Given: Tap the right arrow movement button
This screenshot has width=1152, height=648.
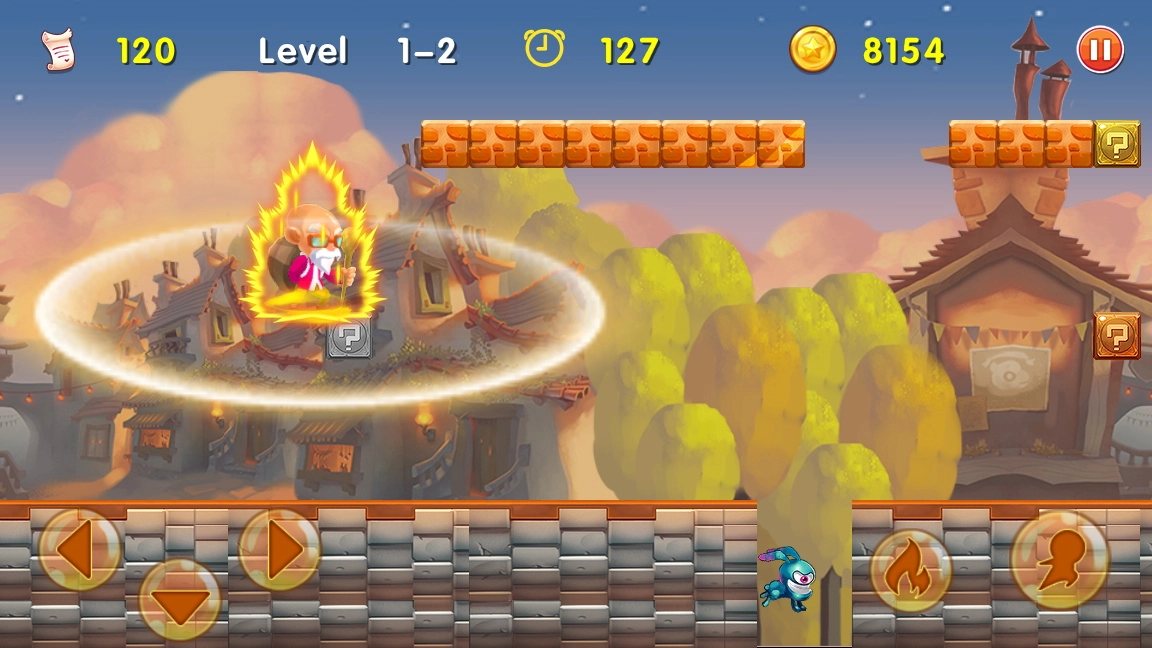Looking at the screenshot, I should coord(279,549).
